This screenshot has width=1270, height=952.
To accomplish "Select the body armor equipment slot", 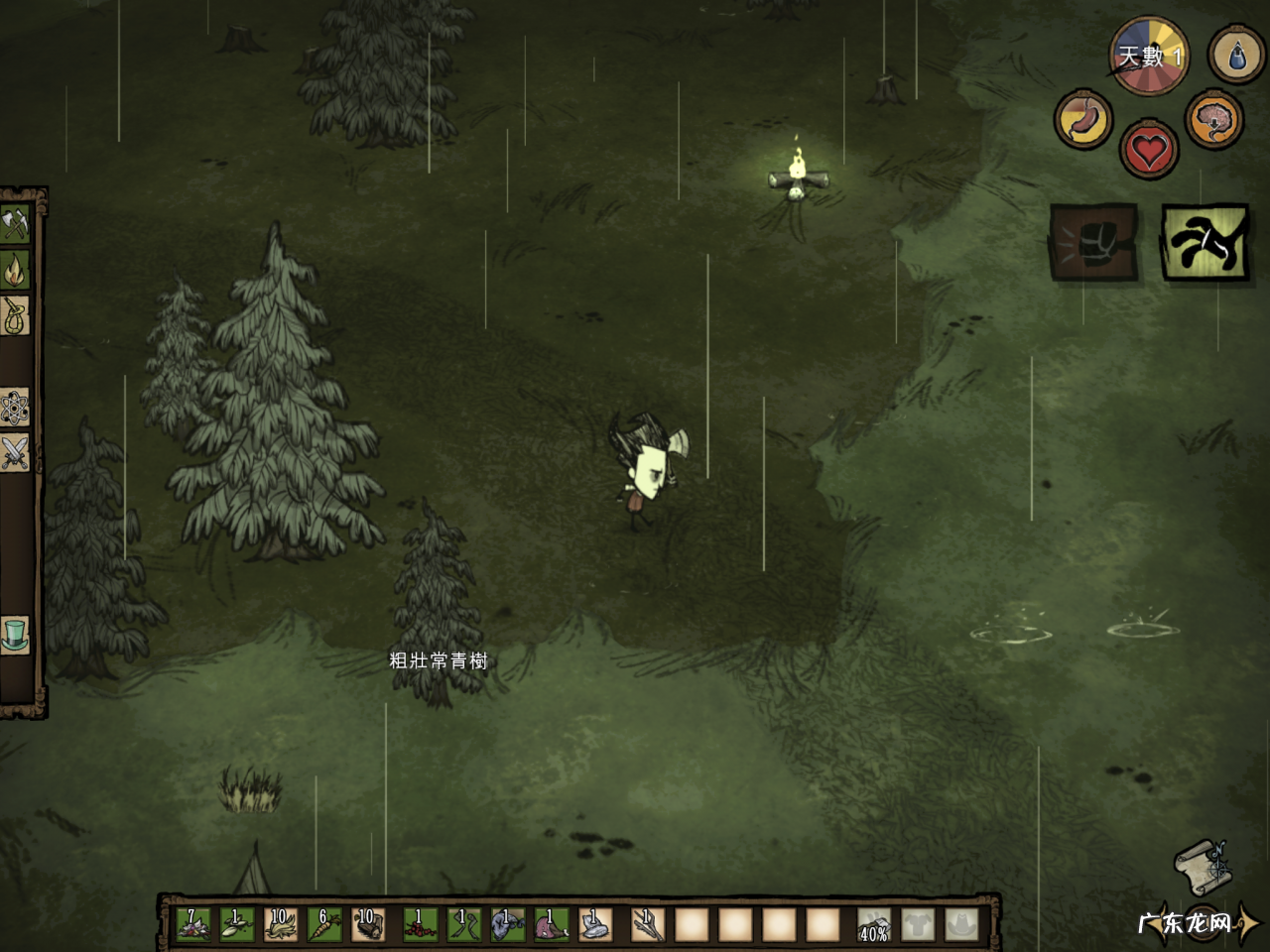I will (x=918, y=925).
